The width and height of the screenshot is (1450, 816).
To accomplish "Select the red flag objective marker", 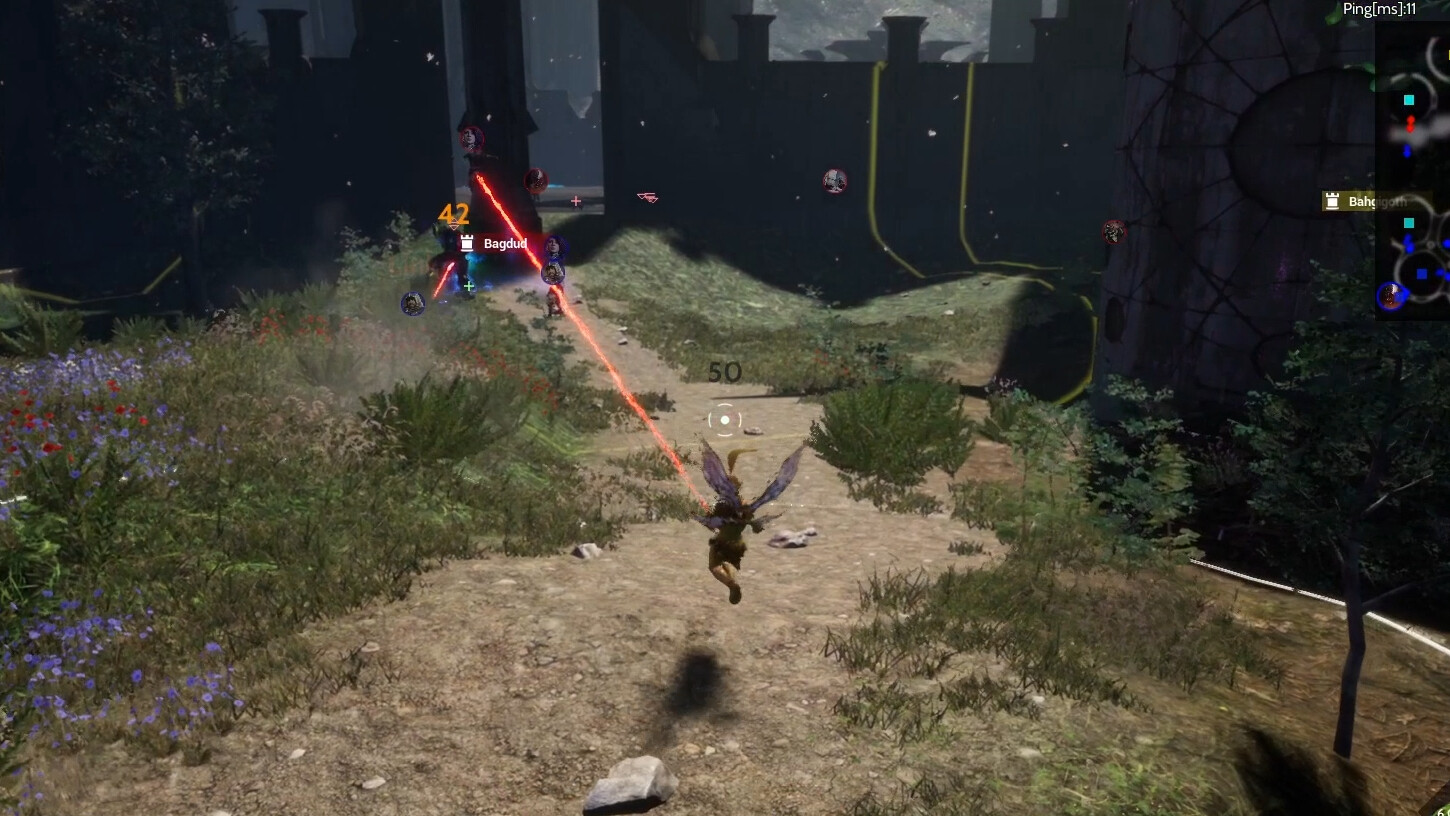I will (x=648, y=197).
